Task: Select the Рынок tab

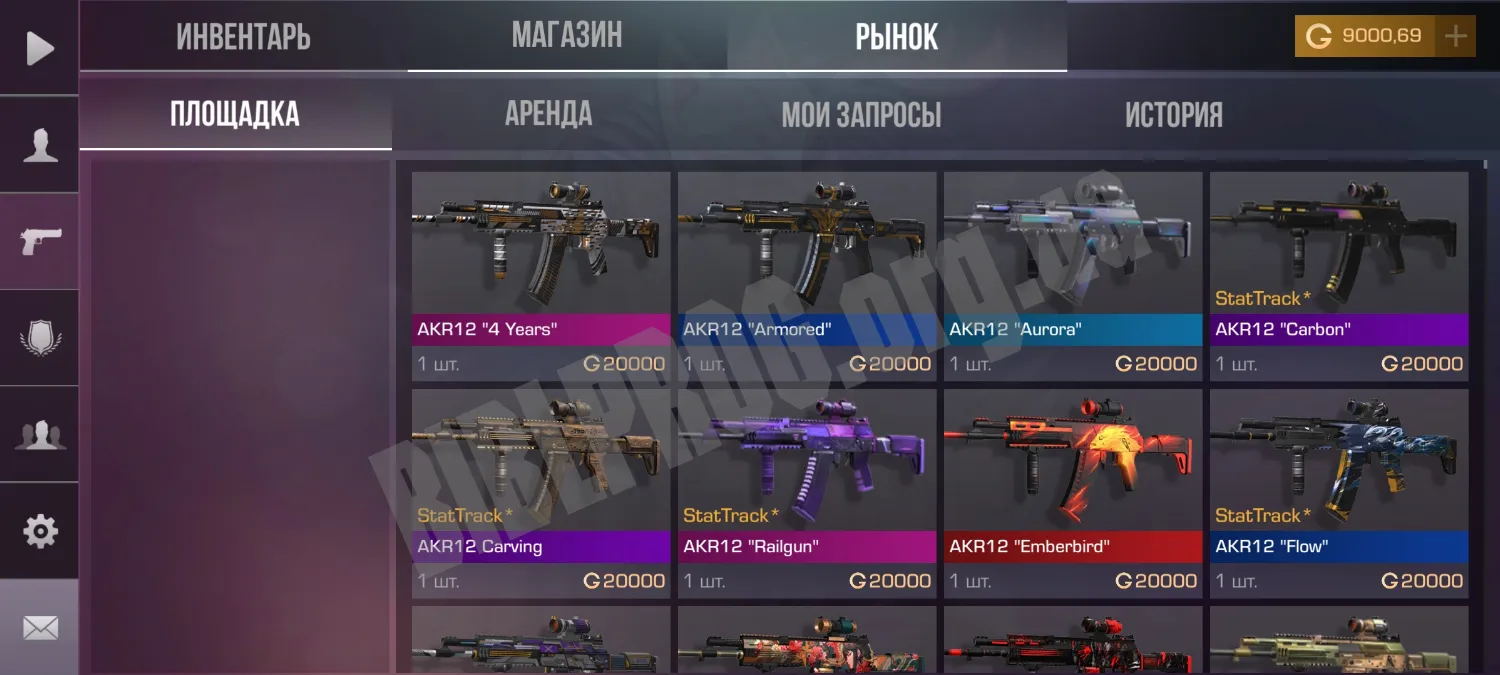Action: coord(897,37)
